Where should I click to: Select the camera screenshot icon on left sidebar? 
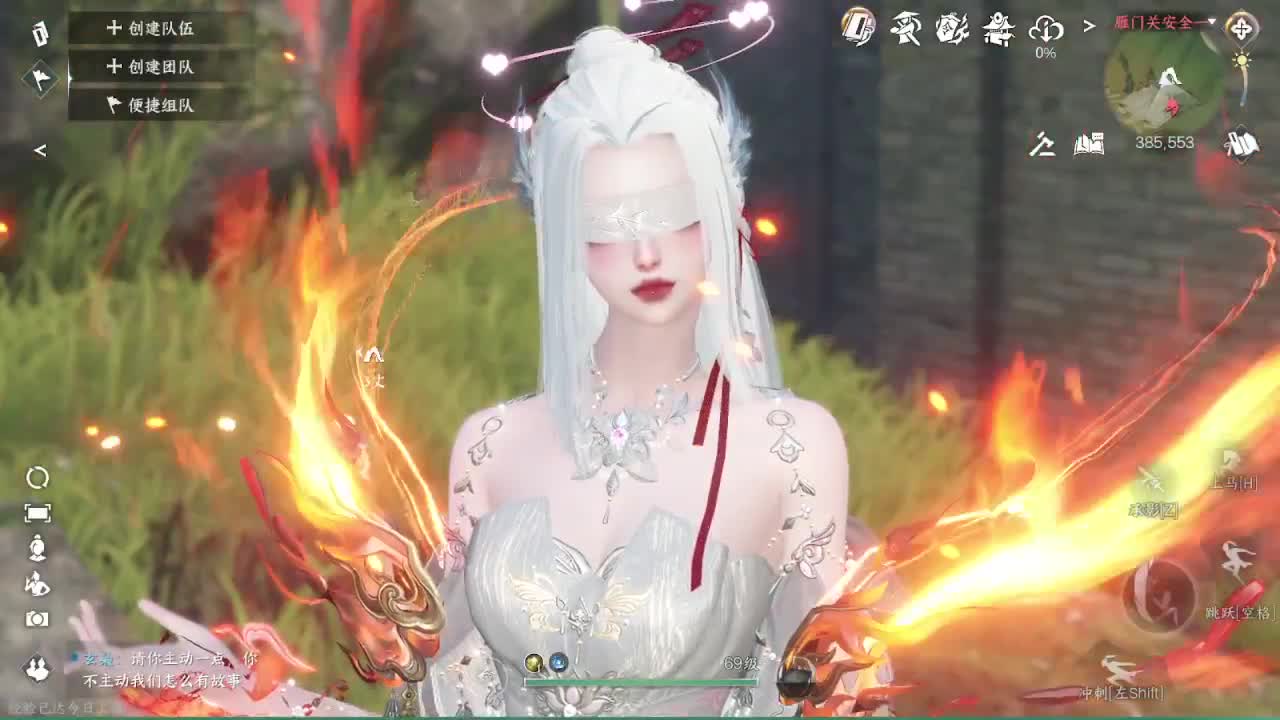(36, 618)
